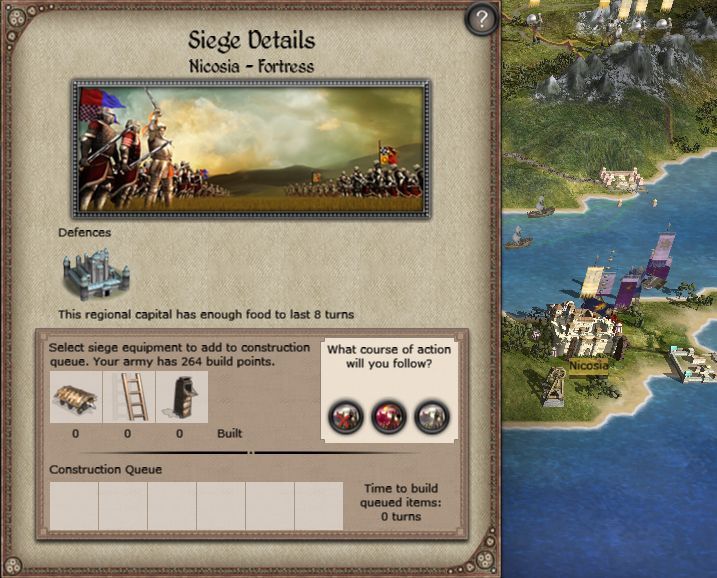Image resolution: width=717 pixels, height=578 pixels.
Task: Add a battering ram to the construction queue
Action: pos(77,397)
